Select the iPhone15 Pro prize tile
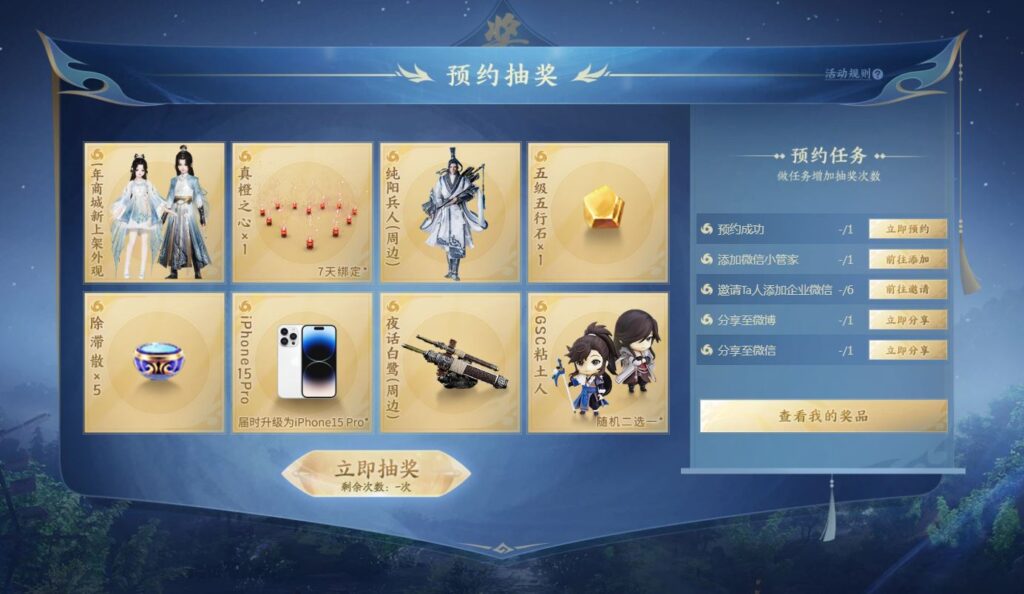Image resolution: width=1024 pixels, height=594 pixels. (302, 362)
